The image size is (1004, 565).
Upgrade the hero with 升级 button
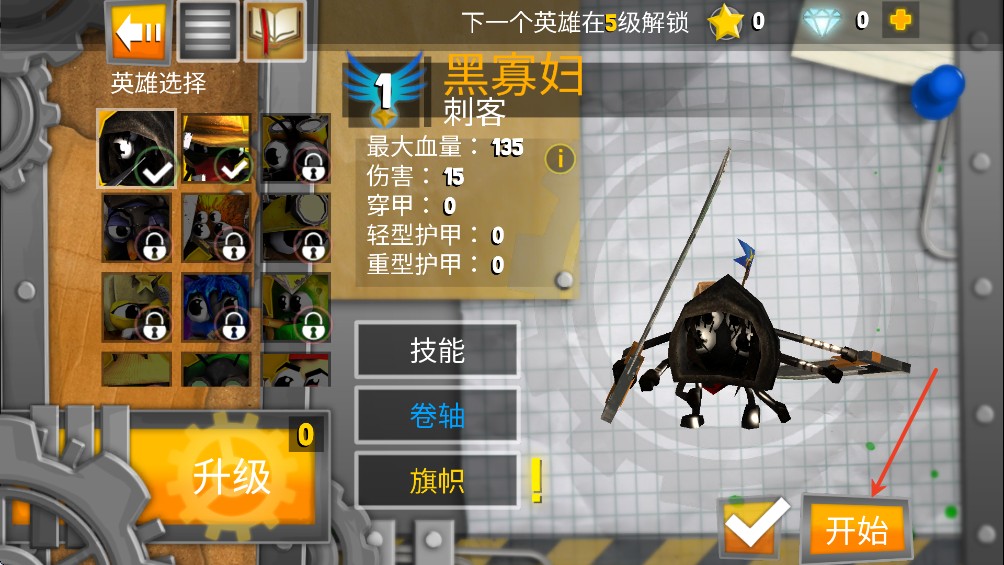click(x=232, y=478)
